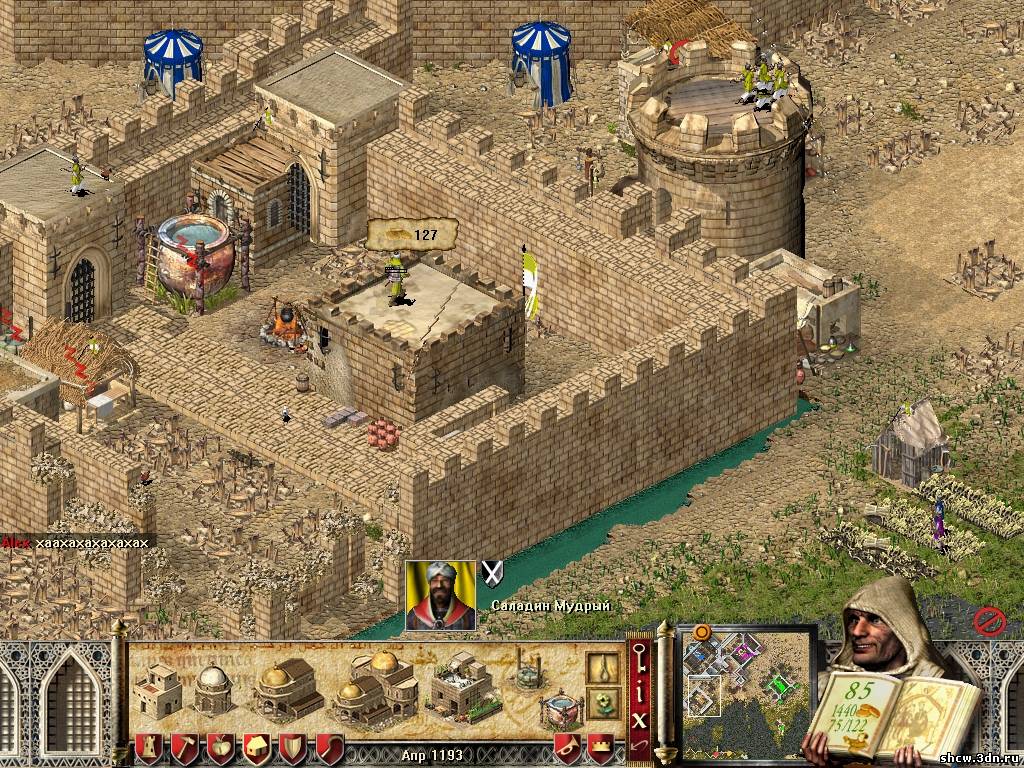Image resolution: width=1024 pixels, height=768 pixels.
Task: Switch to the house town building tab
Action: click(x=256, y=747)
